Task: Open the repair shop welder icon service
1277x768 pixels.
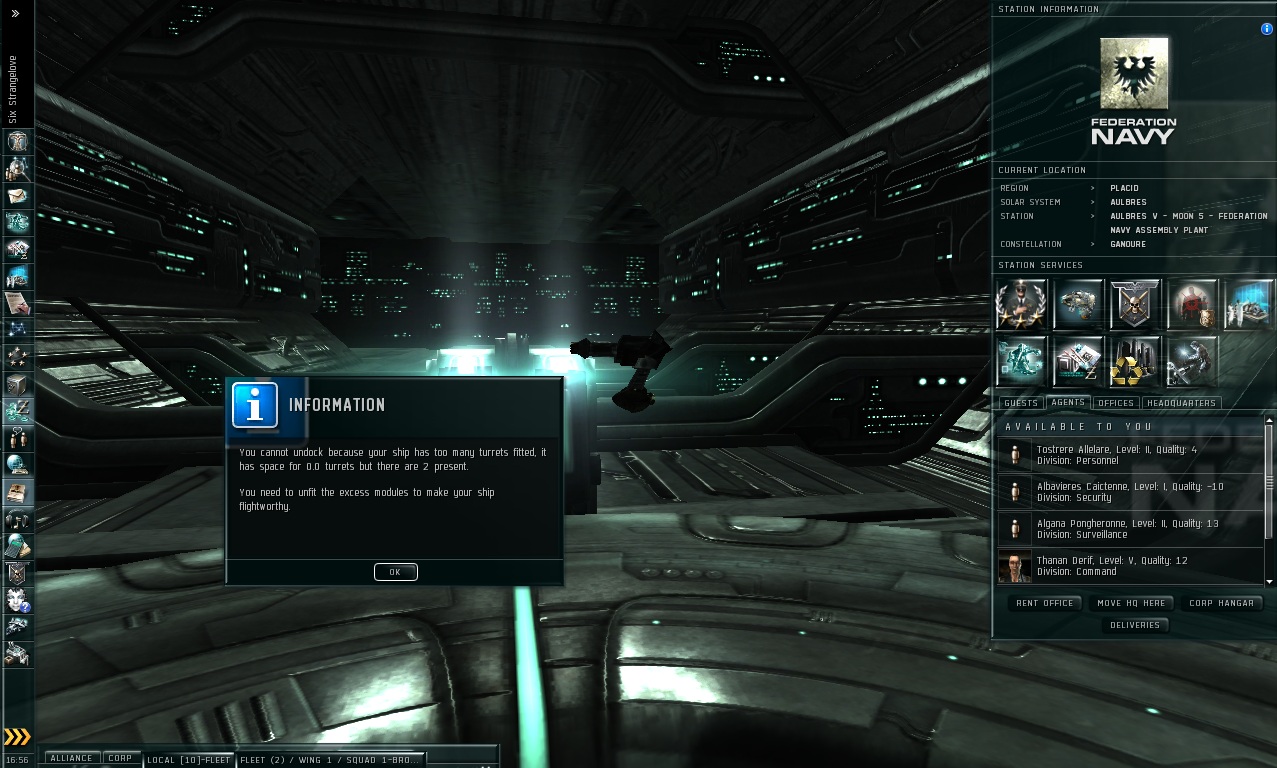Action: tap(1192, 361)
